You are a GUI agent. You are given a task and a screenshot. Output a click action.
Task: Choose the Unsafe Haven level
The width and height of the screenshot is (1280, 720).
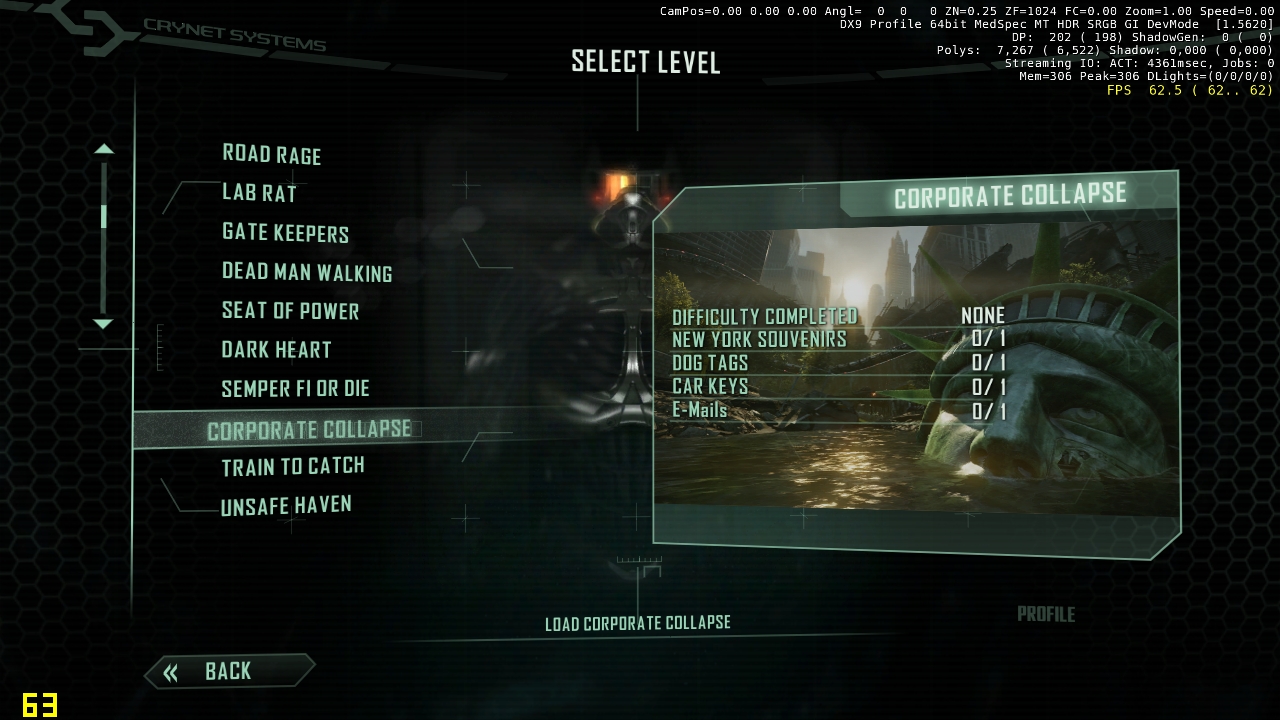pos(286,506)
